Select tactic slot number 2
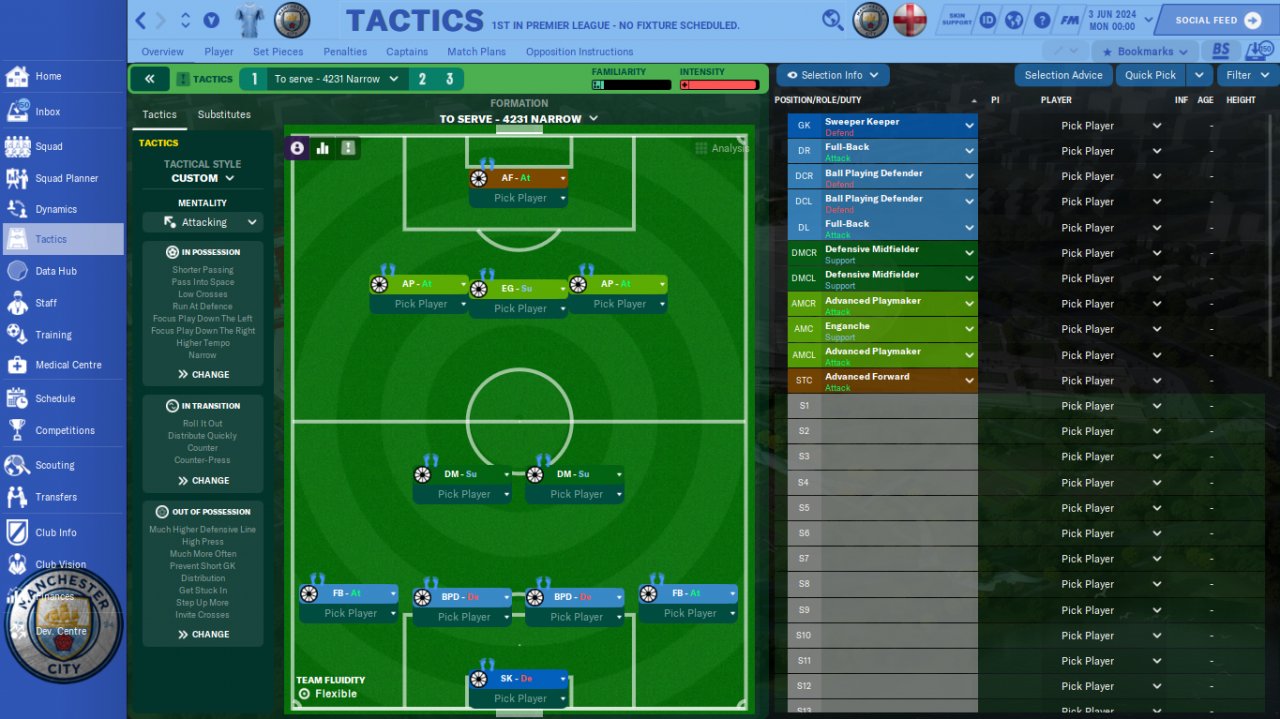Screen dimensions: 1280x719 tap(422, 79)
